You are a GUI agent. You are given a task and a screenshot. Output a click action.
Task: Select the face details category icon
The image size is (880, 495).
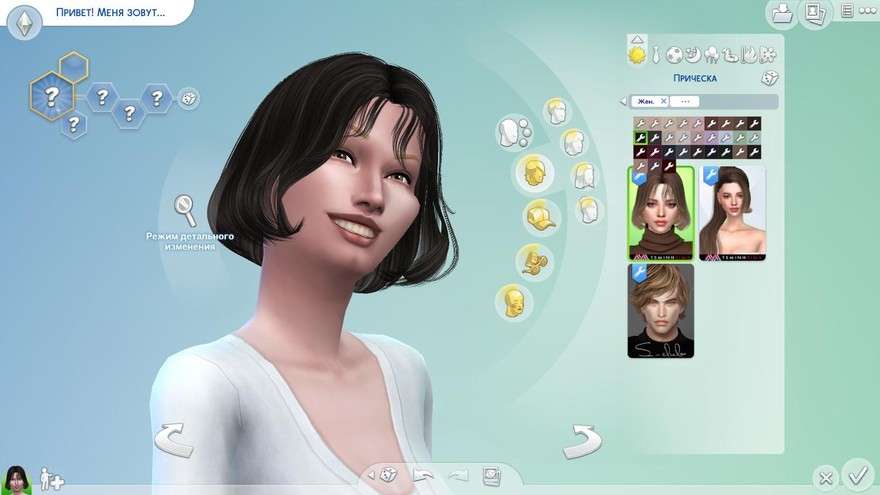point(514,301)
